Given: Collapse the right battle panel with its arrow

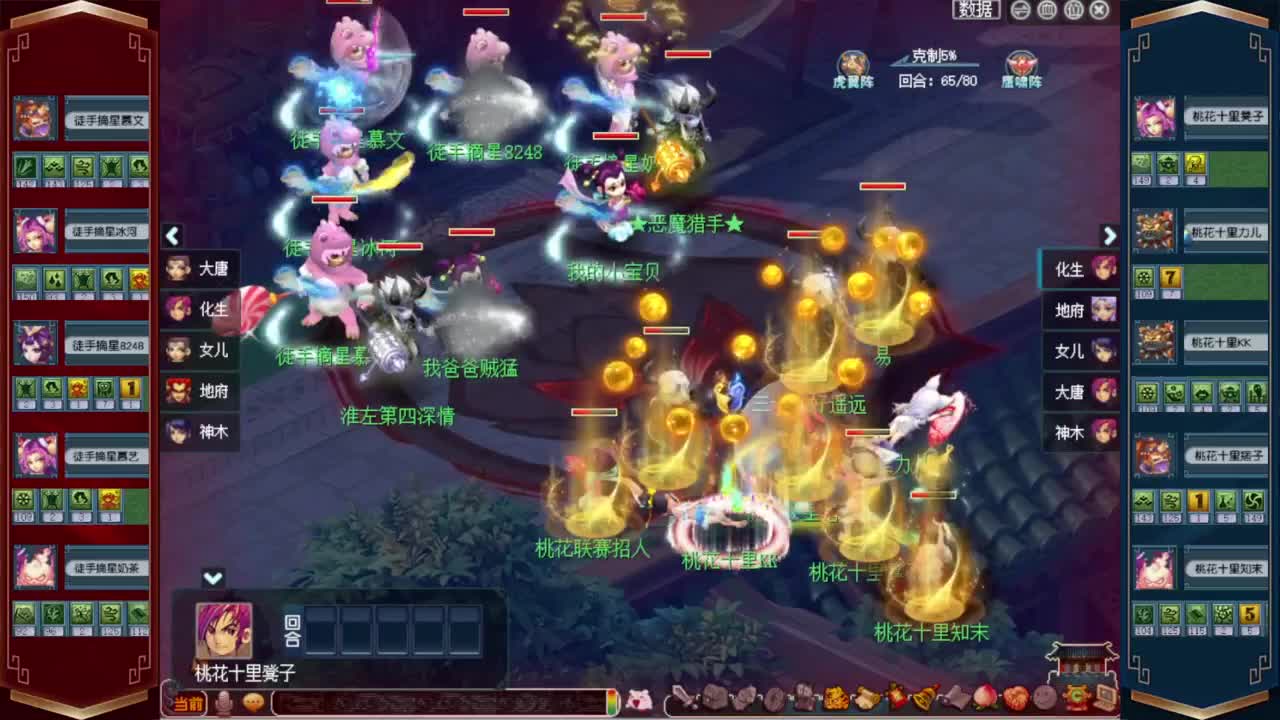Looking at the screenshot, I should coord(1108,236).
